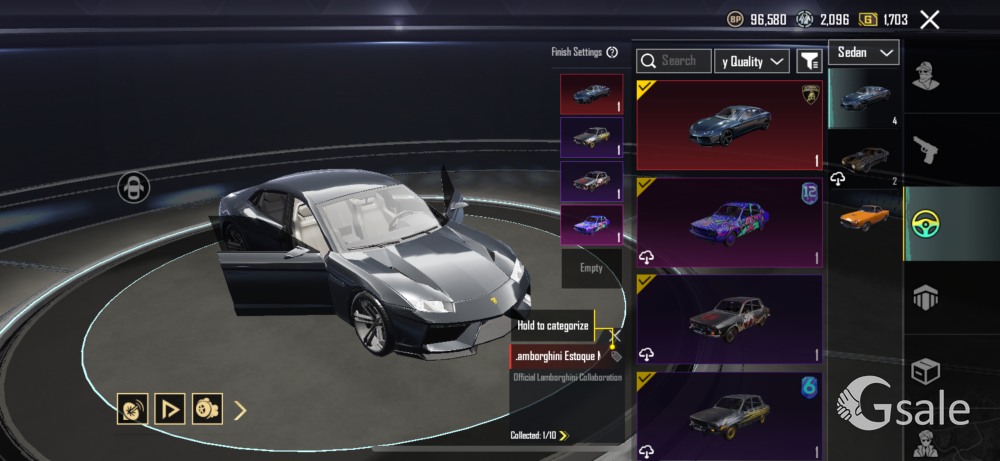The height and width of the screenshot is (461, 1000).
Task: Select the steering wheel vehicles tab
Action: point(927,224)
